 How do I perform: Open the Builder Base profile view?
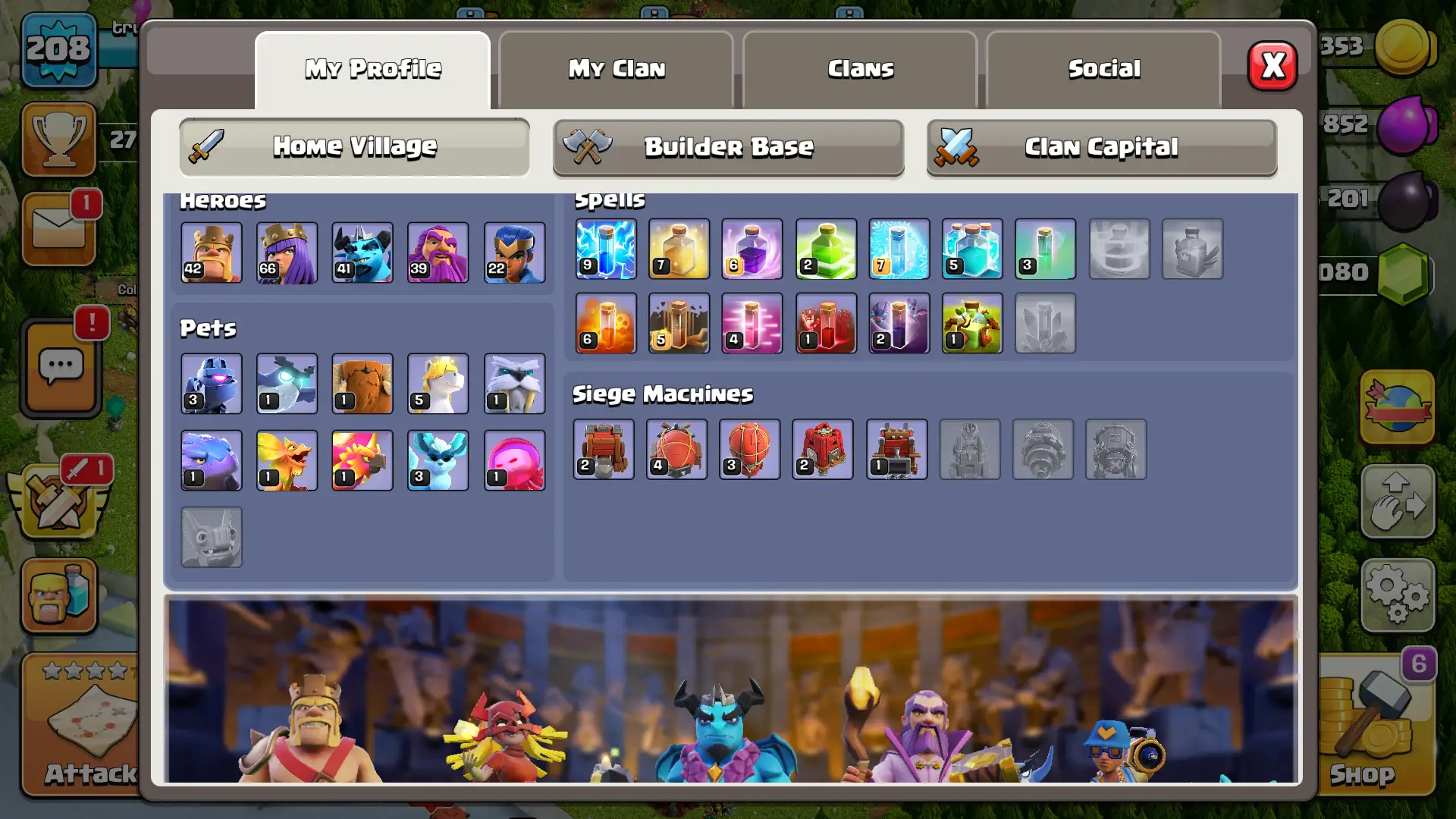click(x=728, y=147)
